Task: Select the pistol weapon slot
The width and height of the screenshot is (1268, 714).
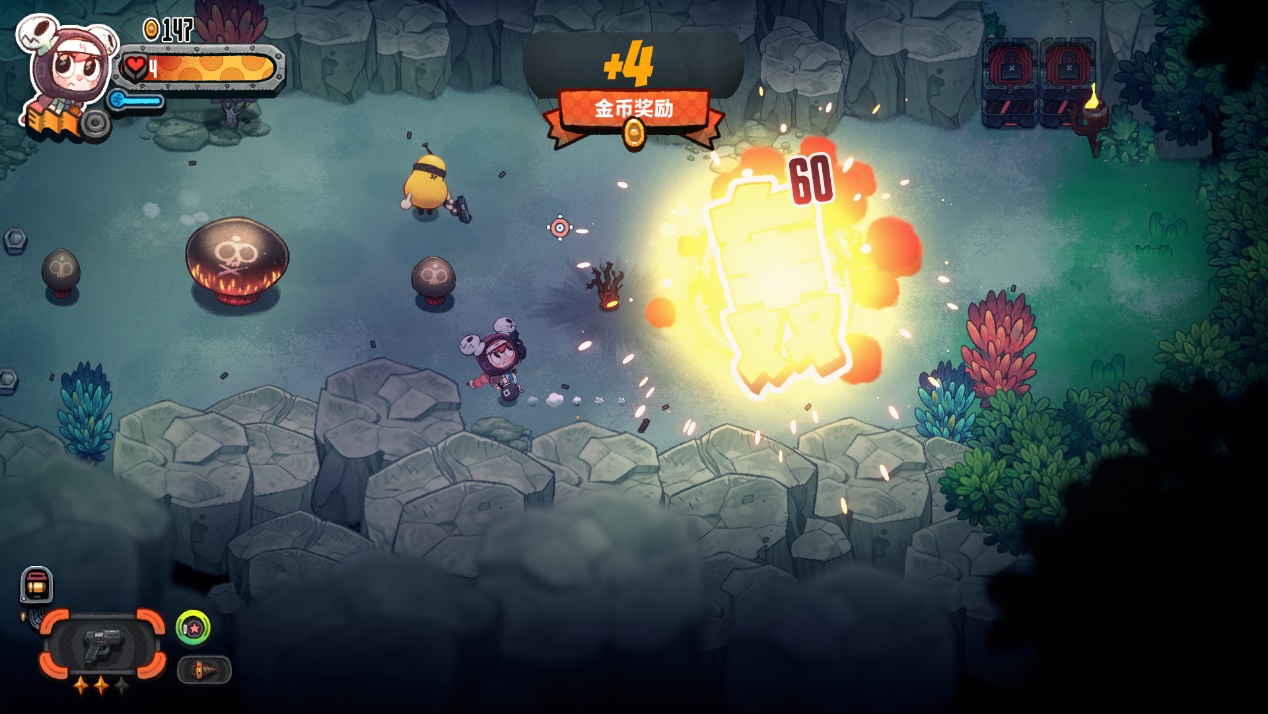Action: coord(102,645)
